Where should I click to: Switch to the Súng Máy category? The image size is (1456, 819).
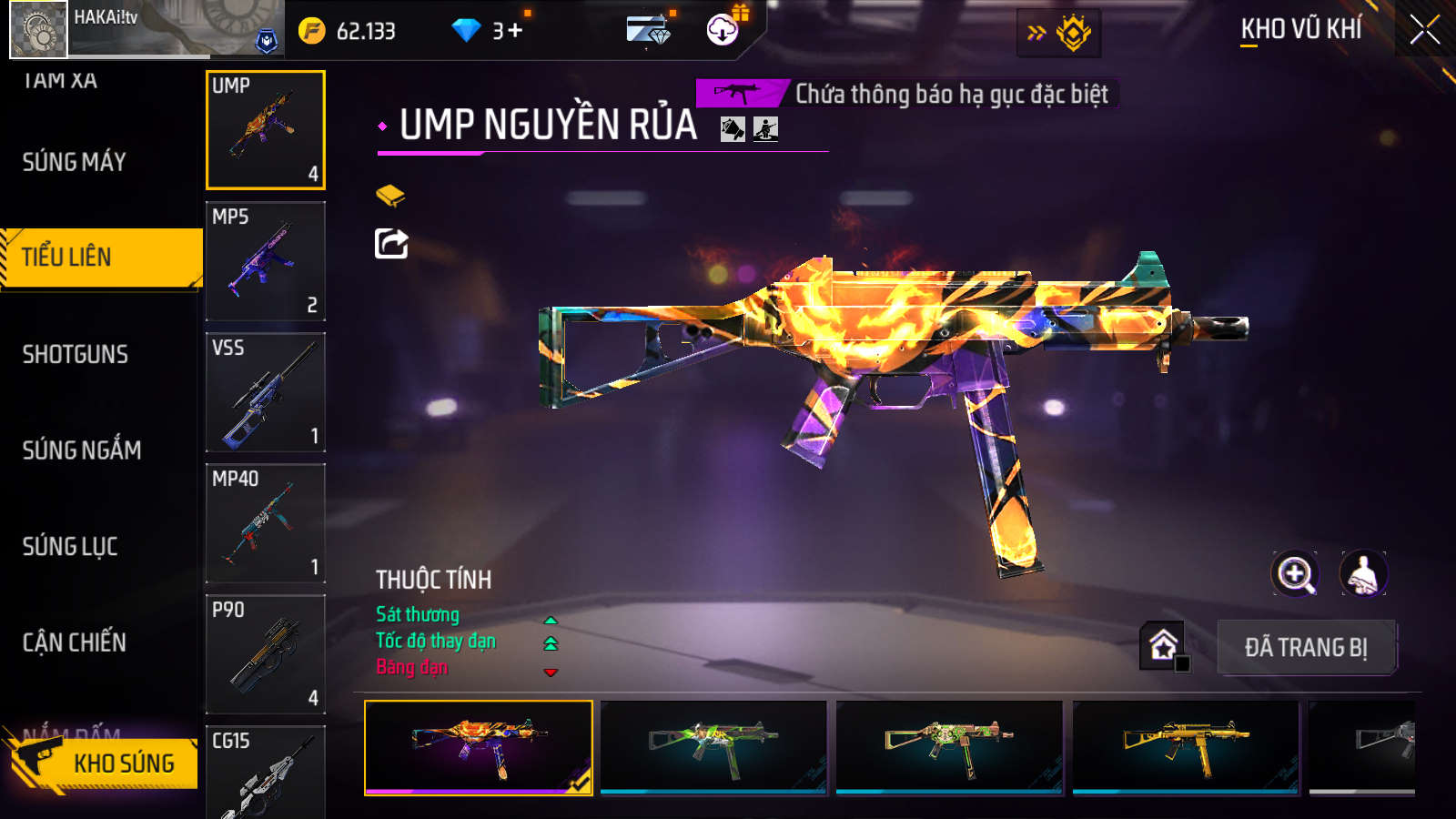75,162
